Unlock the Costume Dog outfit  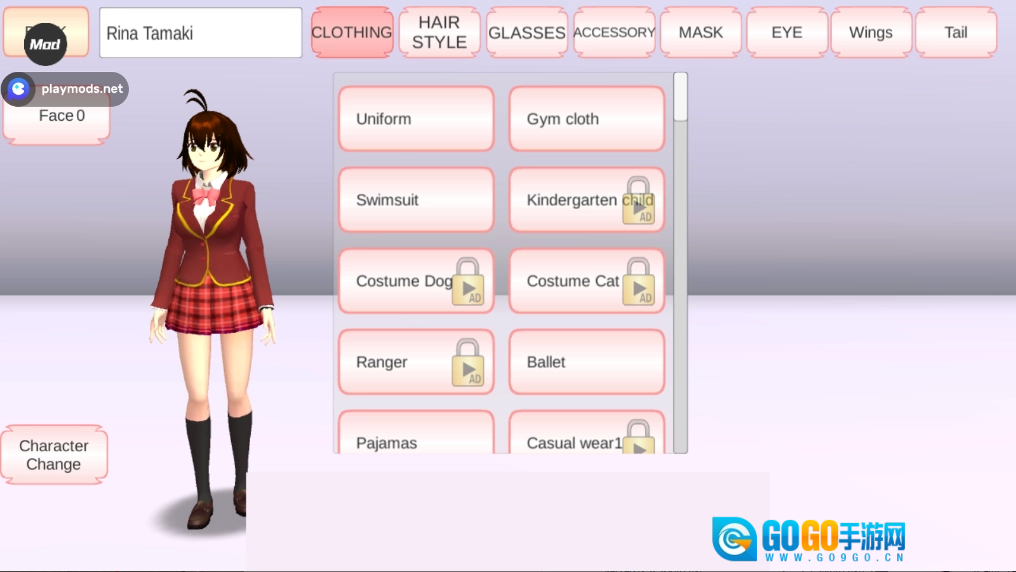pyautogui.click(x=416, y=281)
